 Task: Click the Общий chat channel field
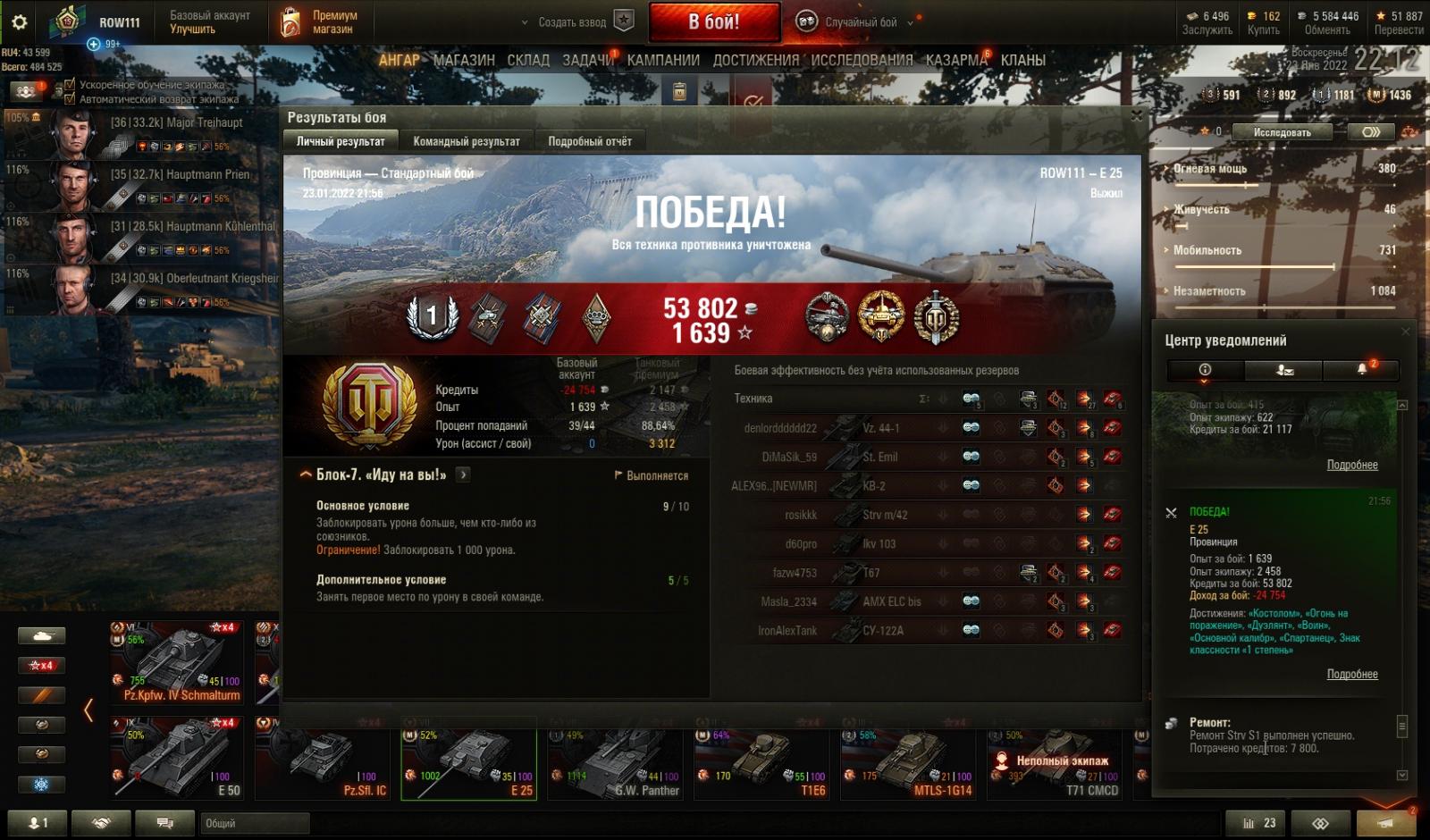(x=255, y=823)
